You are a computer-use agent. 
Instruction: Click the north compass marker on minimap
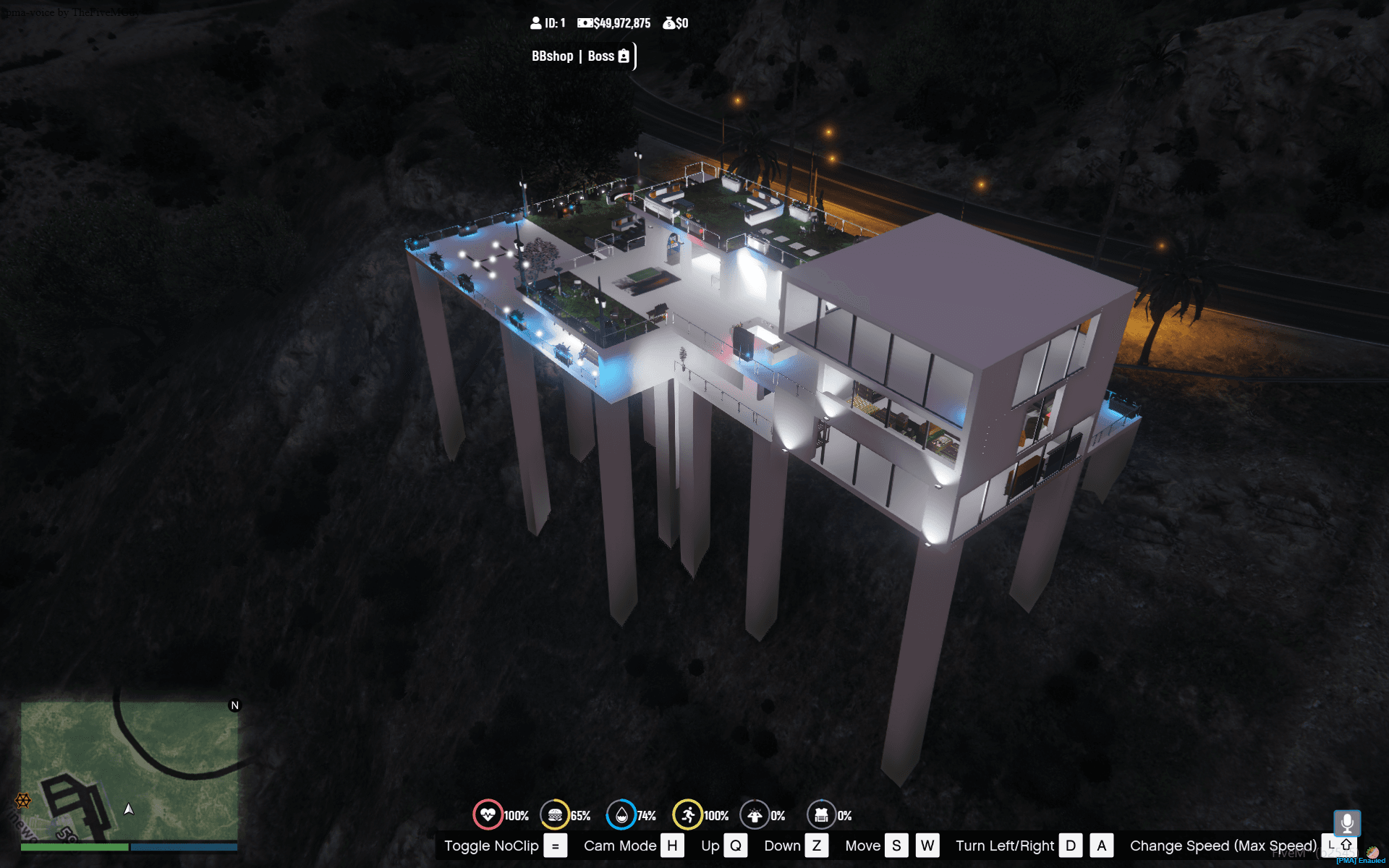point(234,705)
